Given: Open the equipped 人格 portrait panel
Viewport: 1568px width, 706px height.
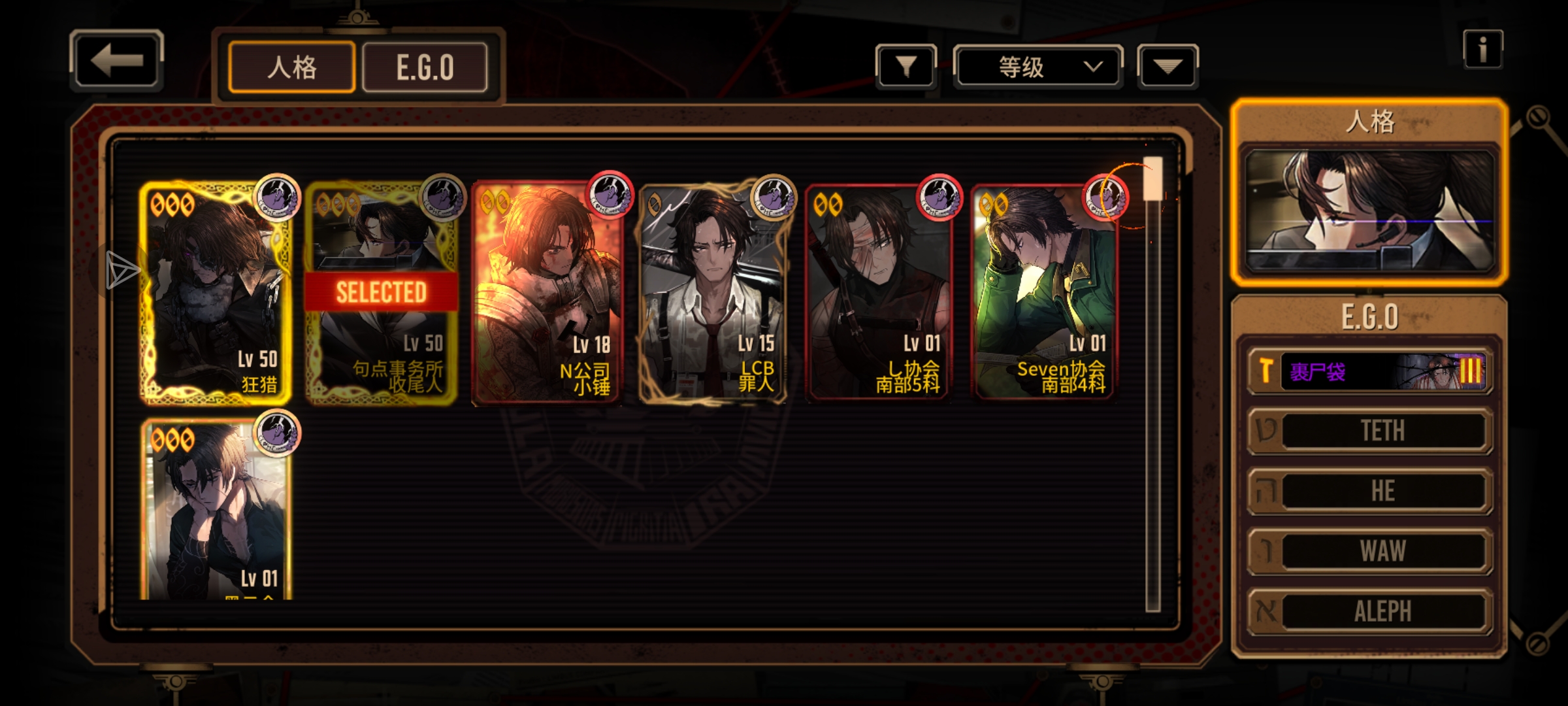Looking at the screenshot, I should [x=1369, y=210].
